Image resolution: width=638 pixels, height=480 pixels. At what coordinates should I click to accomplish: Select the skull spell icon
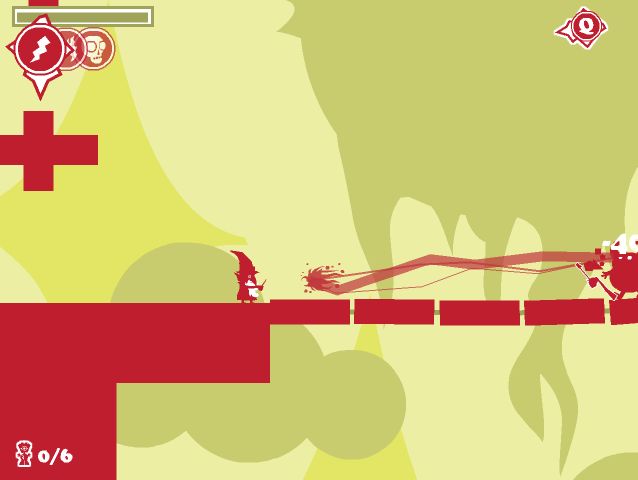click(x=97, y=48)
